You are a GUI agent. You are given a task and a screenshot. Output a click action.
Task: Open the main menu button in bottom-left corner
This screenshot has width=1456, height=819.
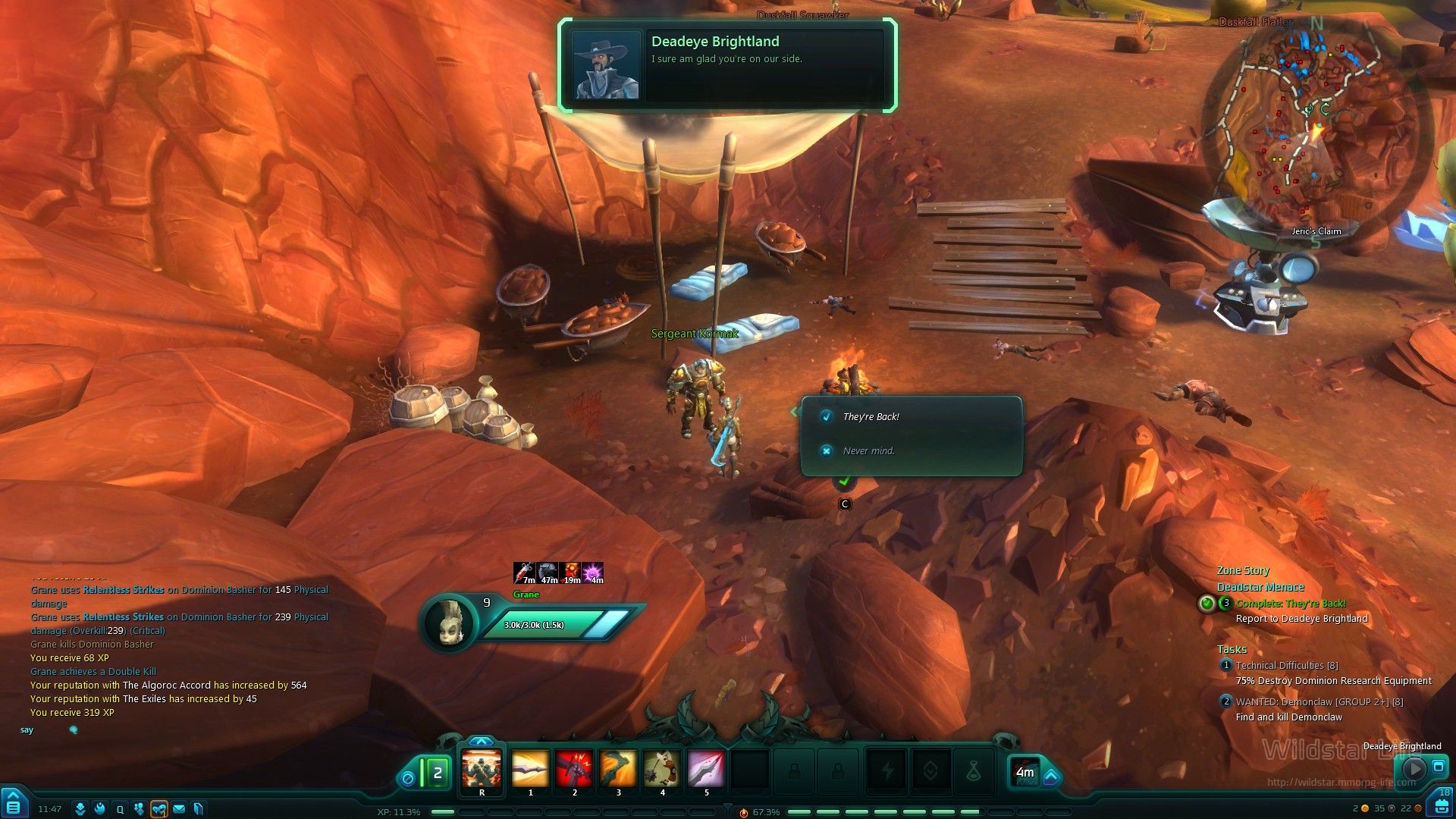14,806
